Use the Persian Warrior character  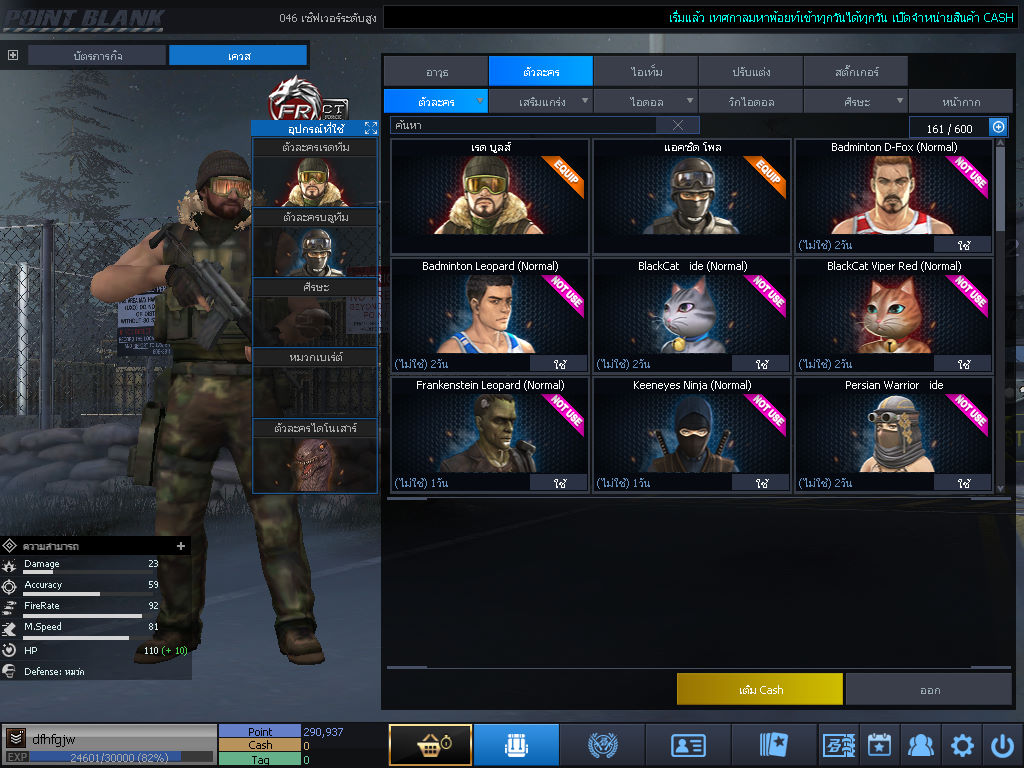(x=962, y=483)
